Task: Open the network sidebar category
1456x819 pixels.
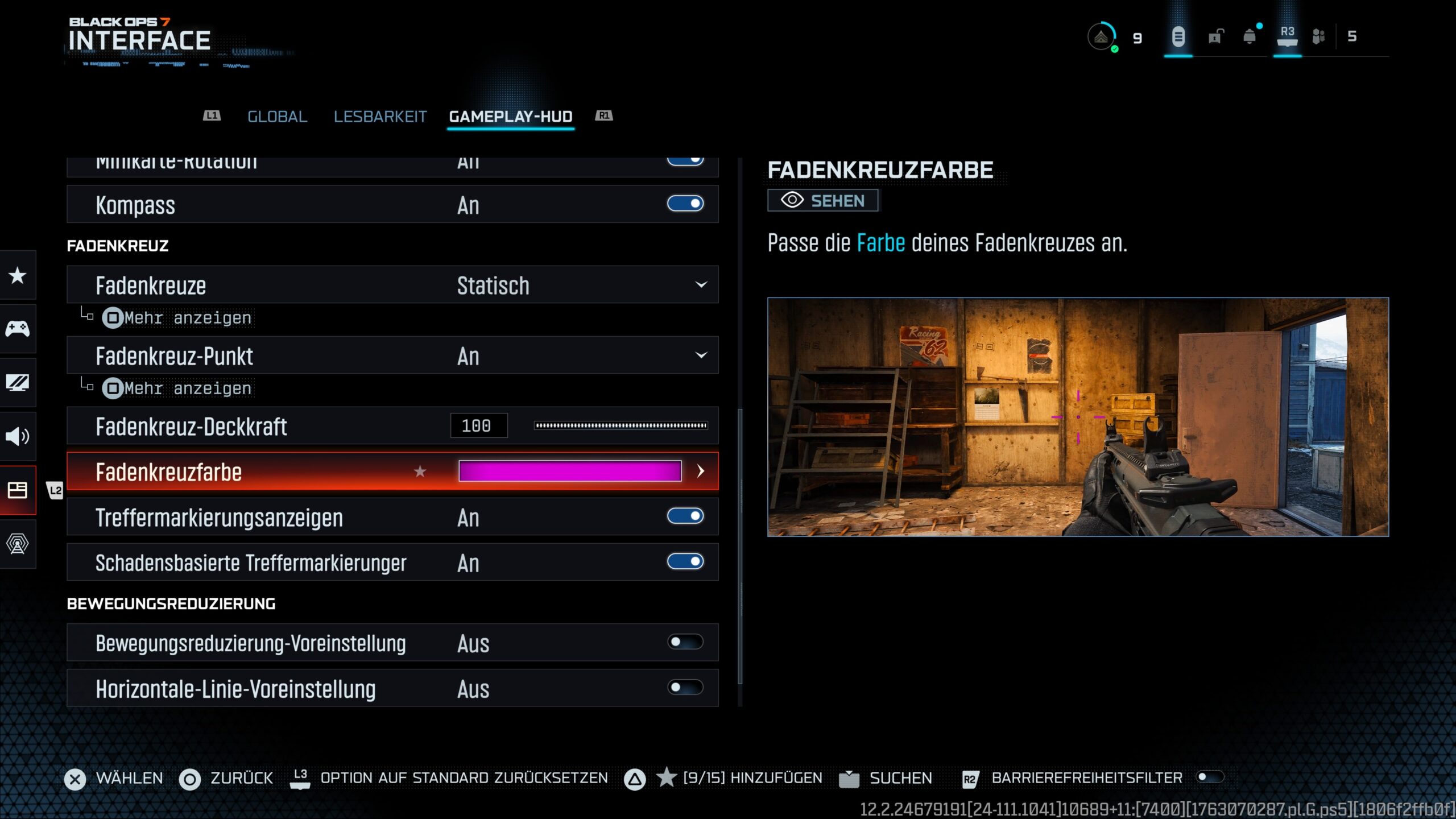Action: (x=18, y=544)
